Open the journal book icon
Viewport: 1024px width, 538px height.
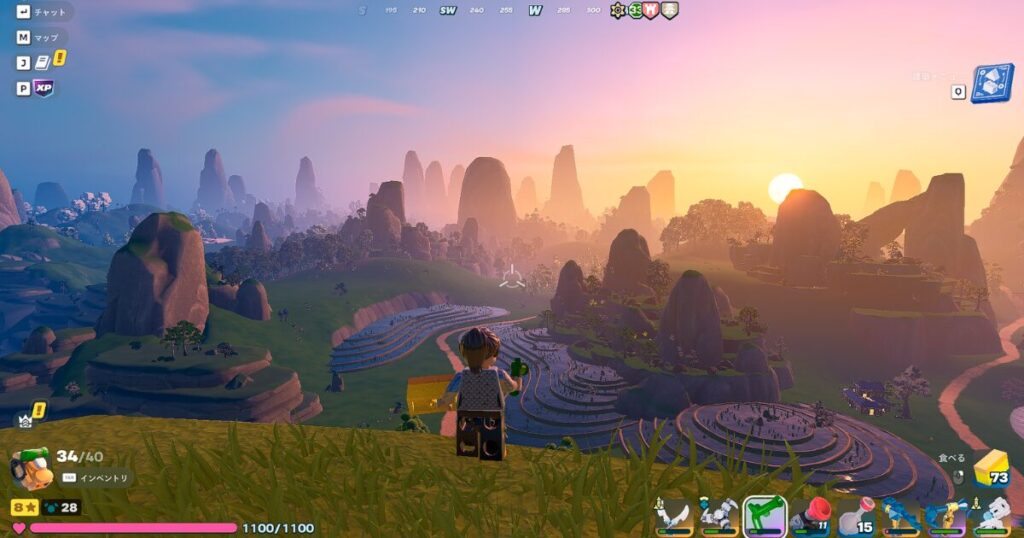tap(44, 62)
